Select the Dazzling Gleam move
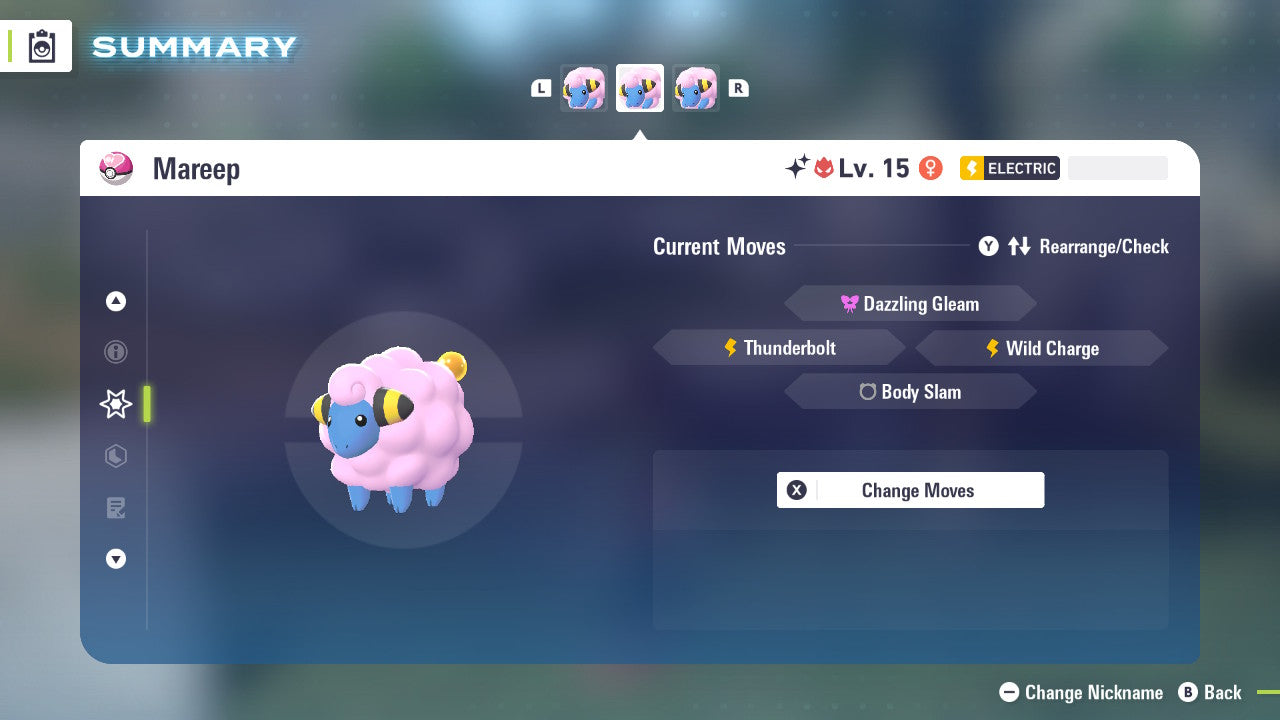 pos(910,303)
